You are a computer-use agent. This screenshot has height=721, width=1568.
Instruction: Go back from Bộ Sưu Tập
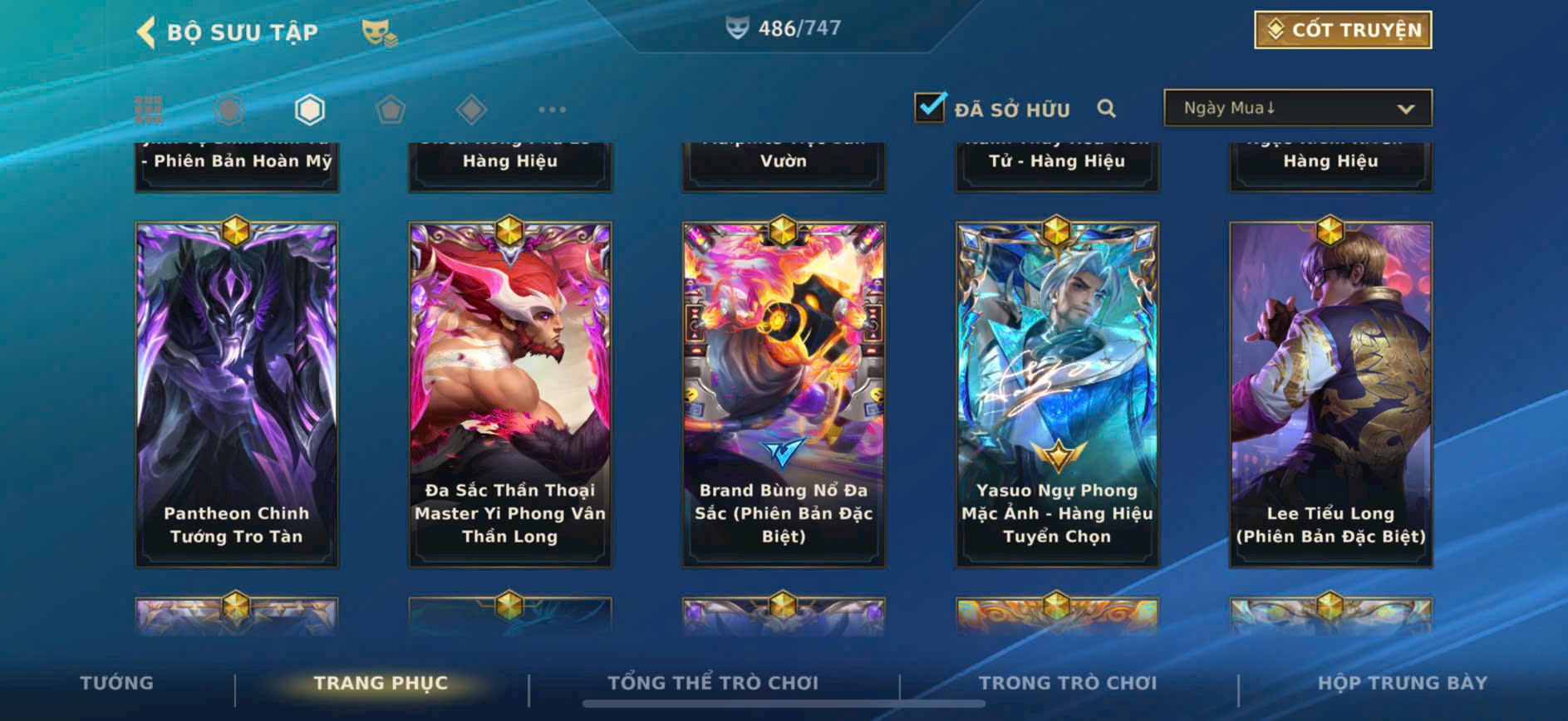[147, 32]
